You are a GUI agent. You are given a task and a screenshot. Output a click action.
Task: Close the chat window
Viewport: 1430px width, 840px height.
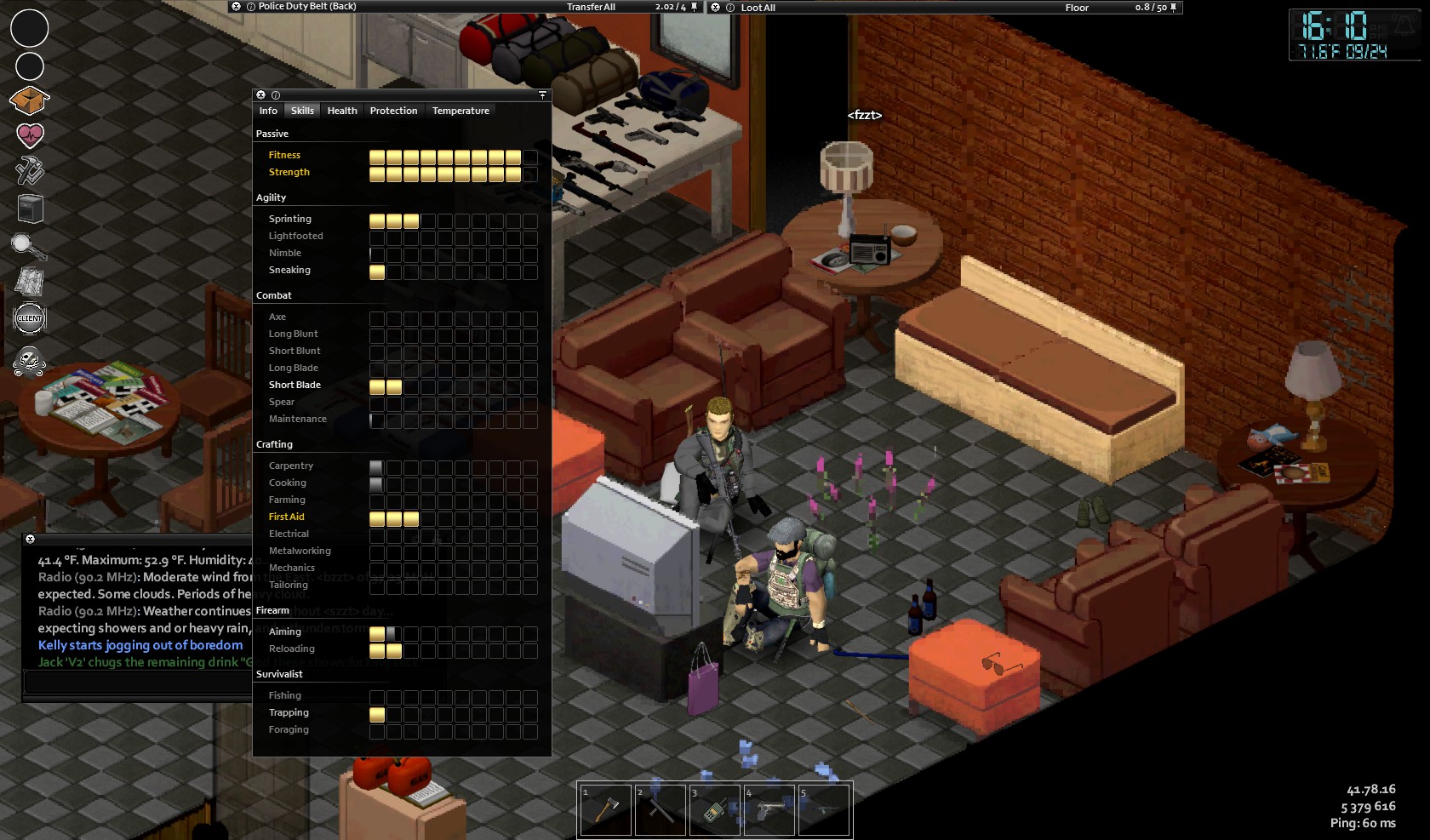pos(30,540)
